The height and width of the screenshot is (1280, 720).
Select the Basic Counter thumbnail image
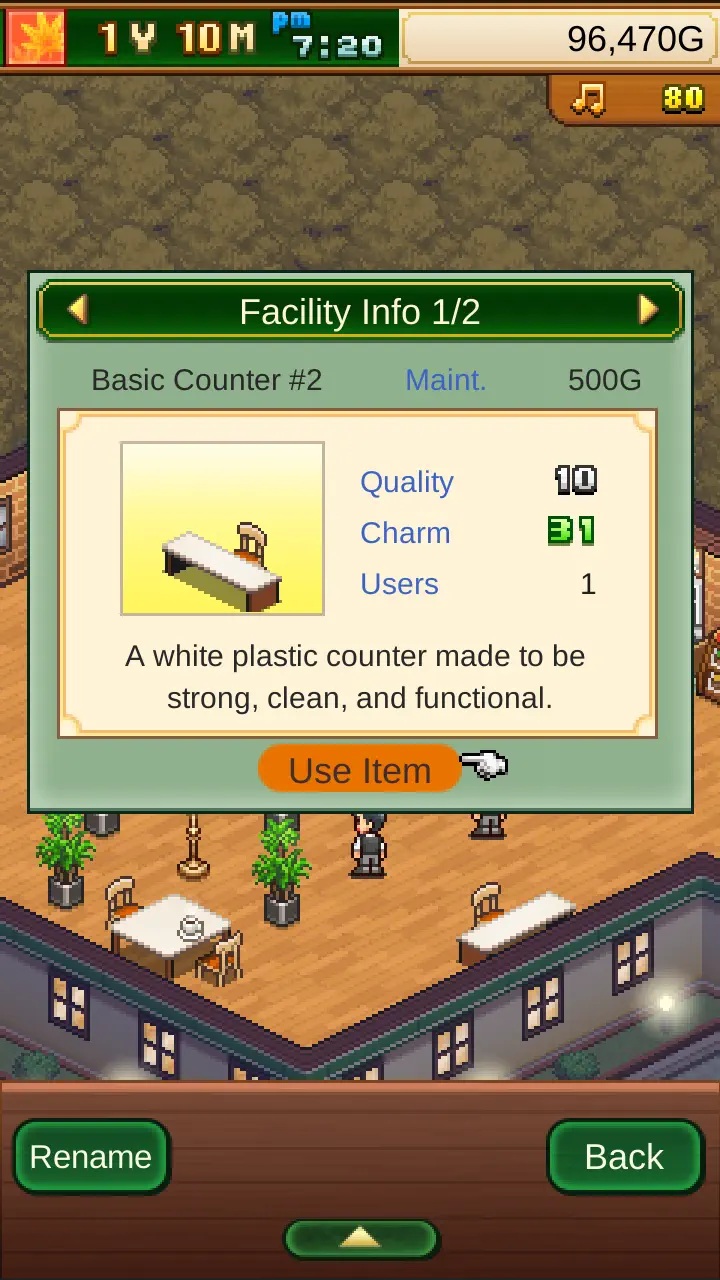tap(222, 528)
